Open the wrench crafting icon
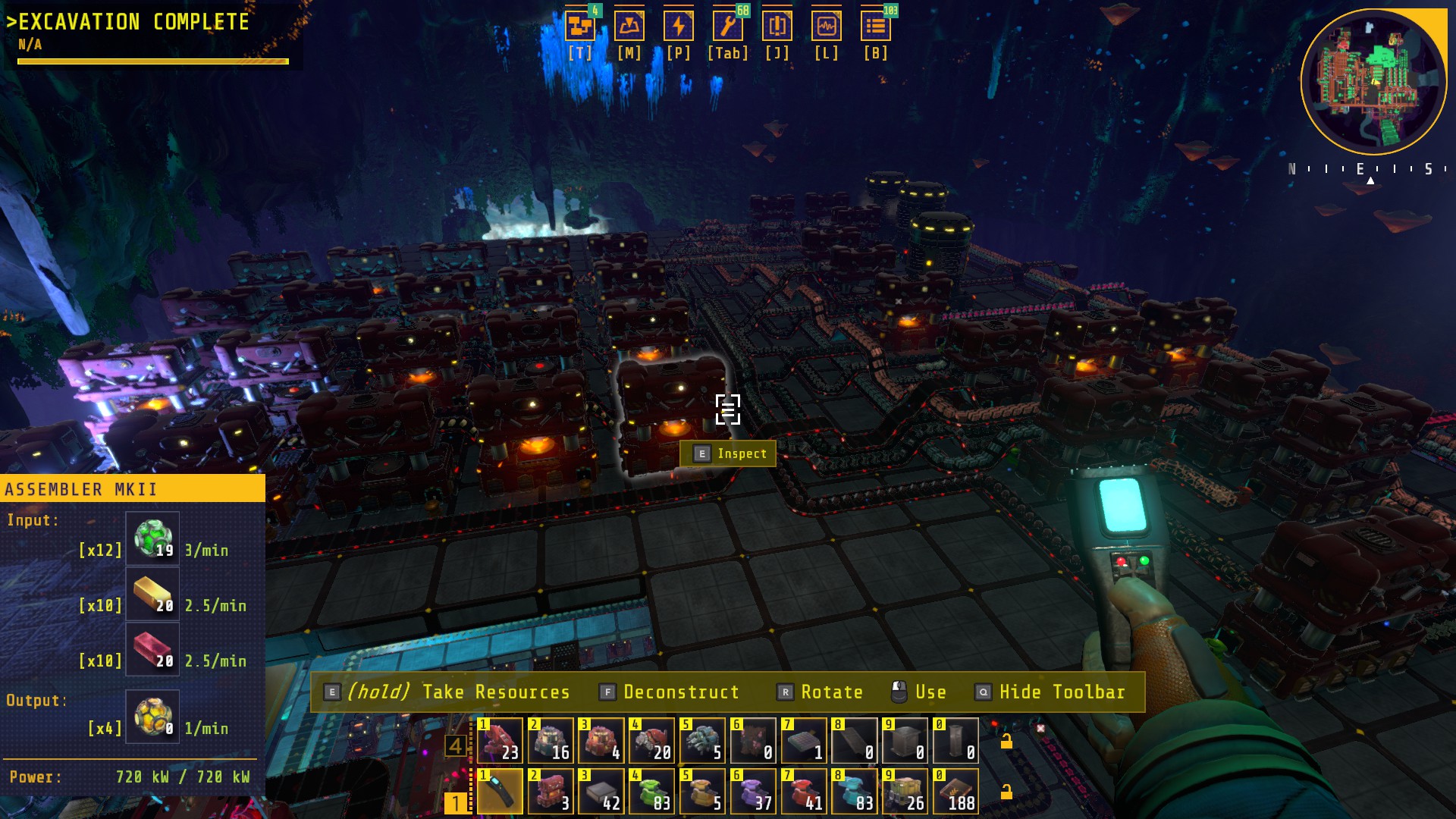Viewport: 1456px width, 819px height. [727, 27]
